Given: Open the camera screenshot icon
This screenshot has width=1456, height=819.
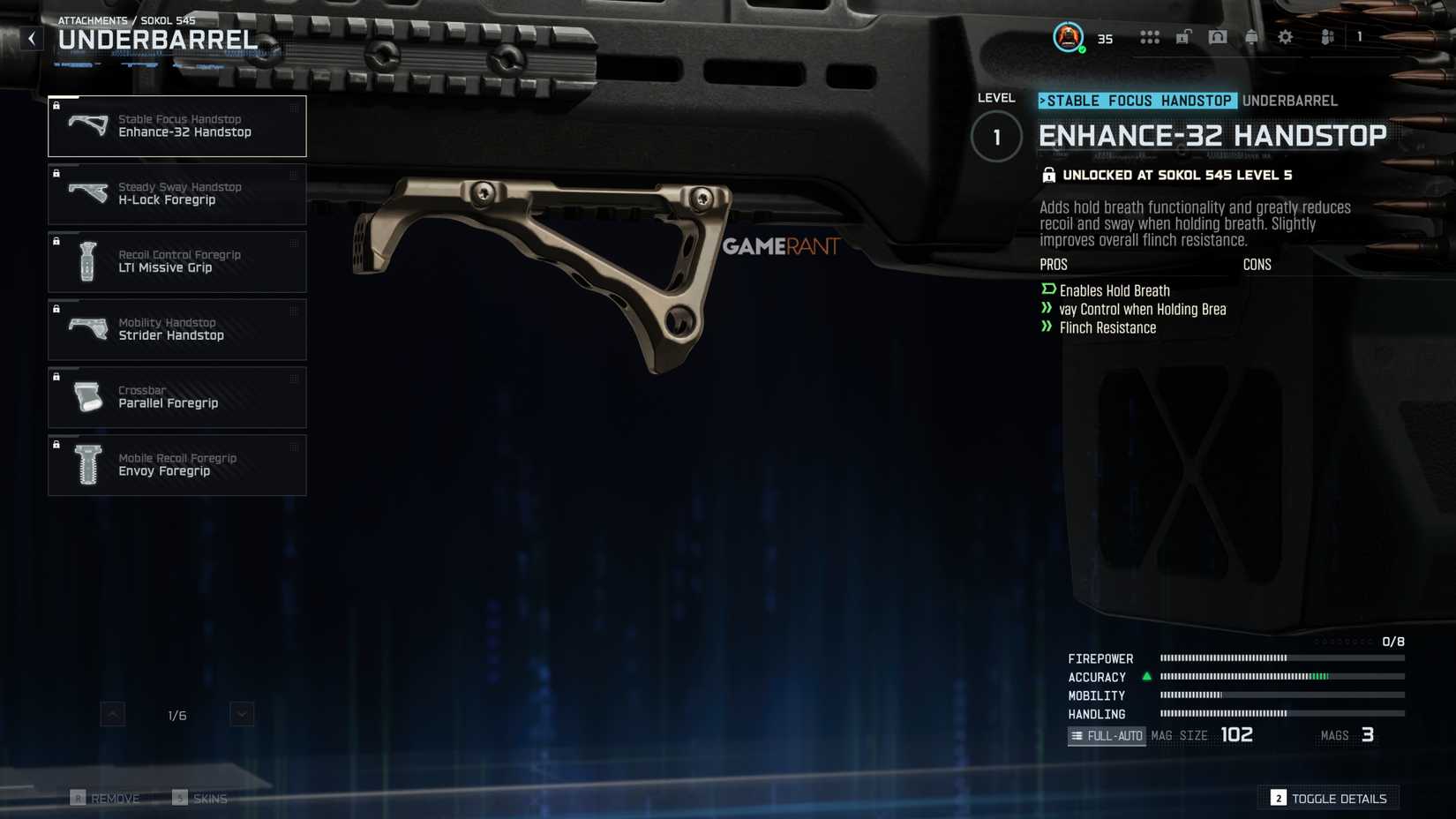Looking at the screenshot, I should (1218, 37).
